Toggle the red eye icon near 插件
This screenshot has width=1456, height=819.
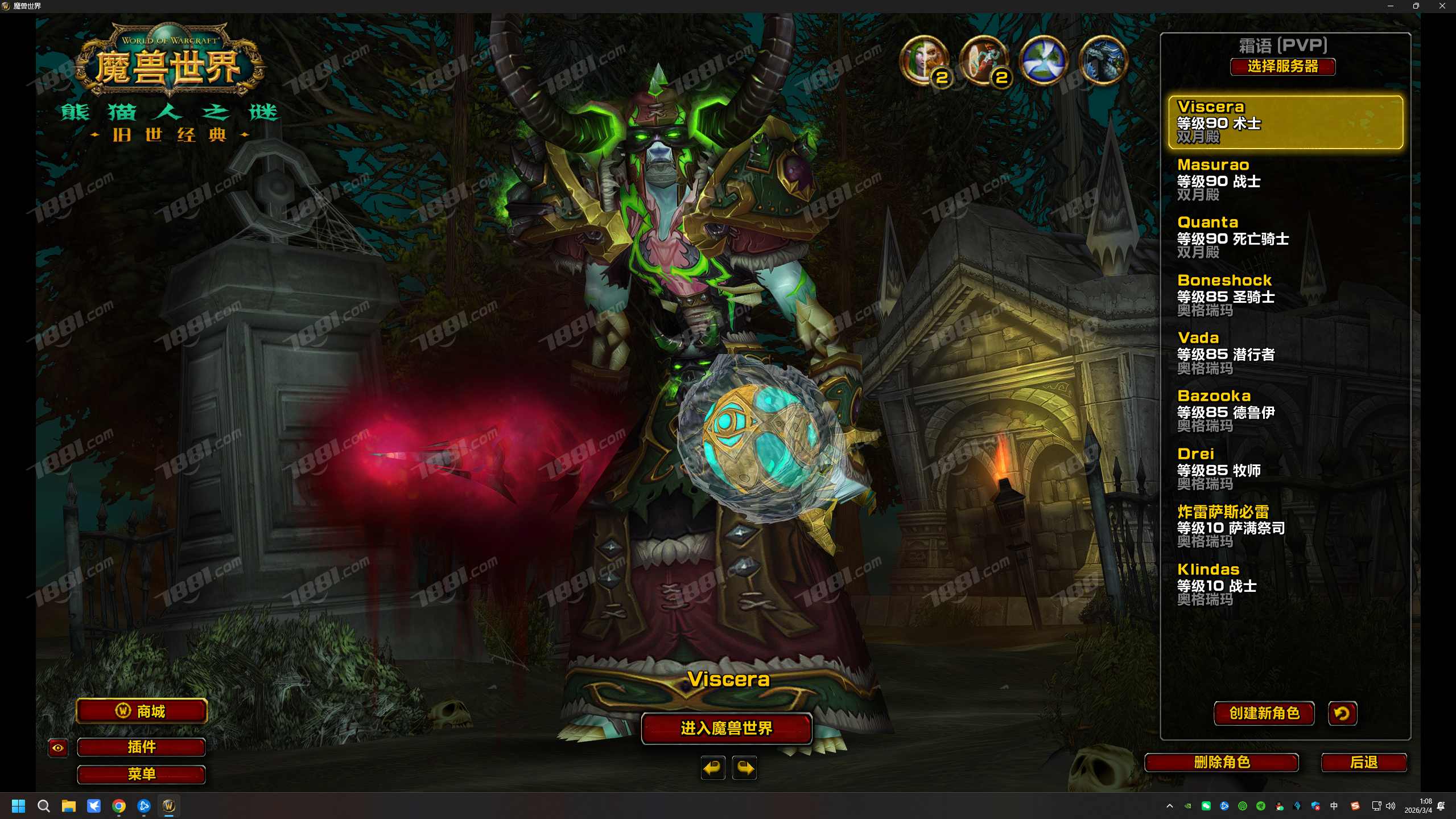point(57,748)
